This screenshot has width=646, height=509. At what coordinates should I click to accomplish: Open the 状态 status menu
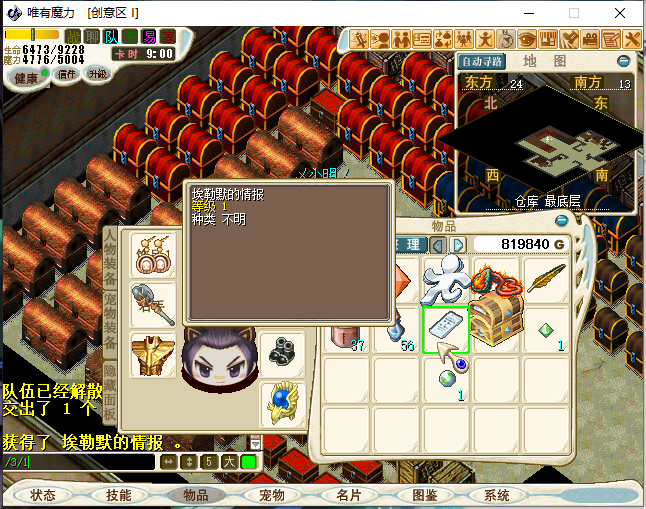click(43, 495)
